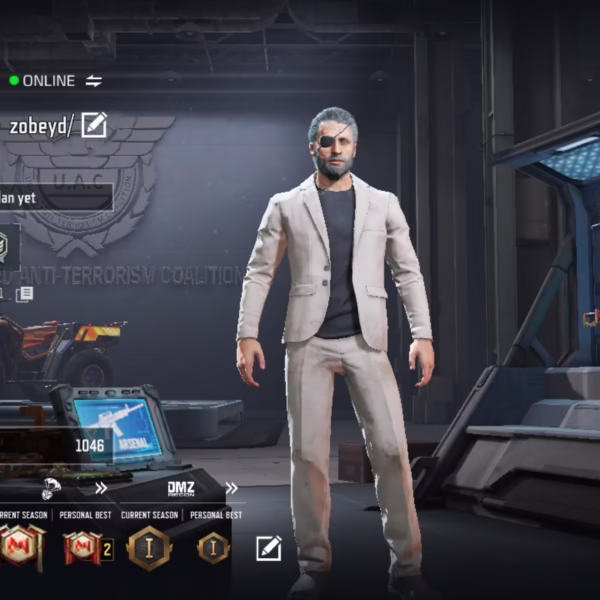View DMZ personal best rank badge
Viewport: 600px width, 600px height.
point(213,548)
